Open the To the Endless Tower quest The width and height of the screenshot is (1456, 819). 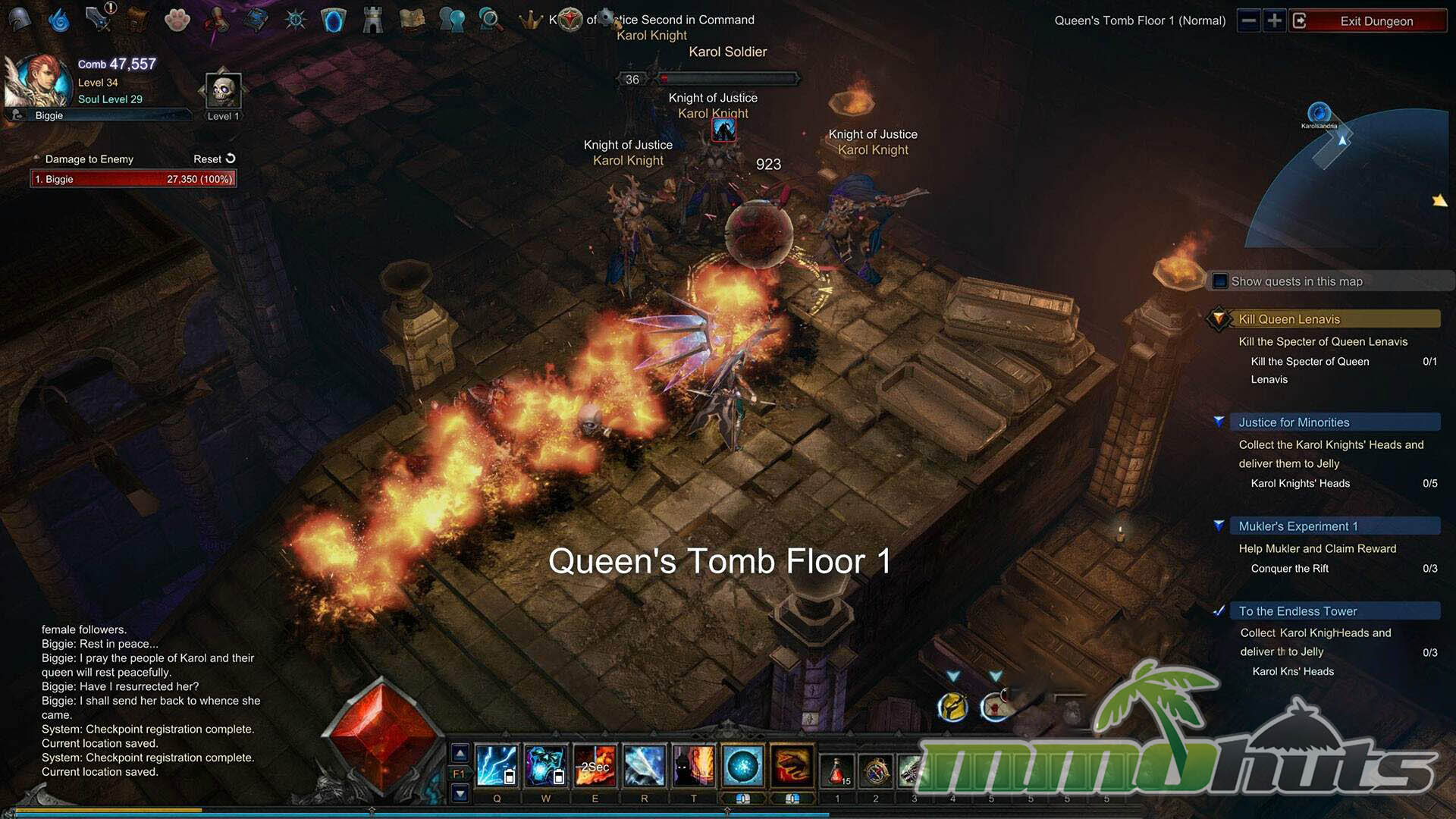point(1298,611)
